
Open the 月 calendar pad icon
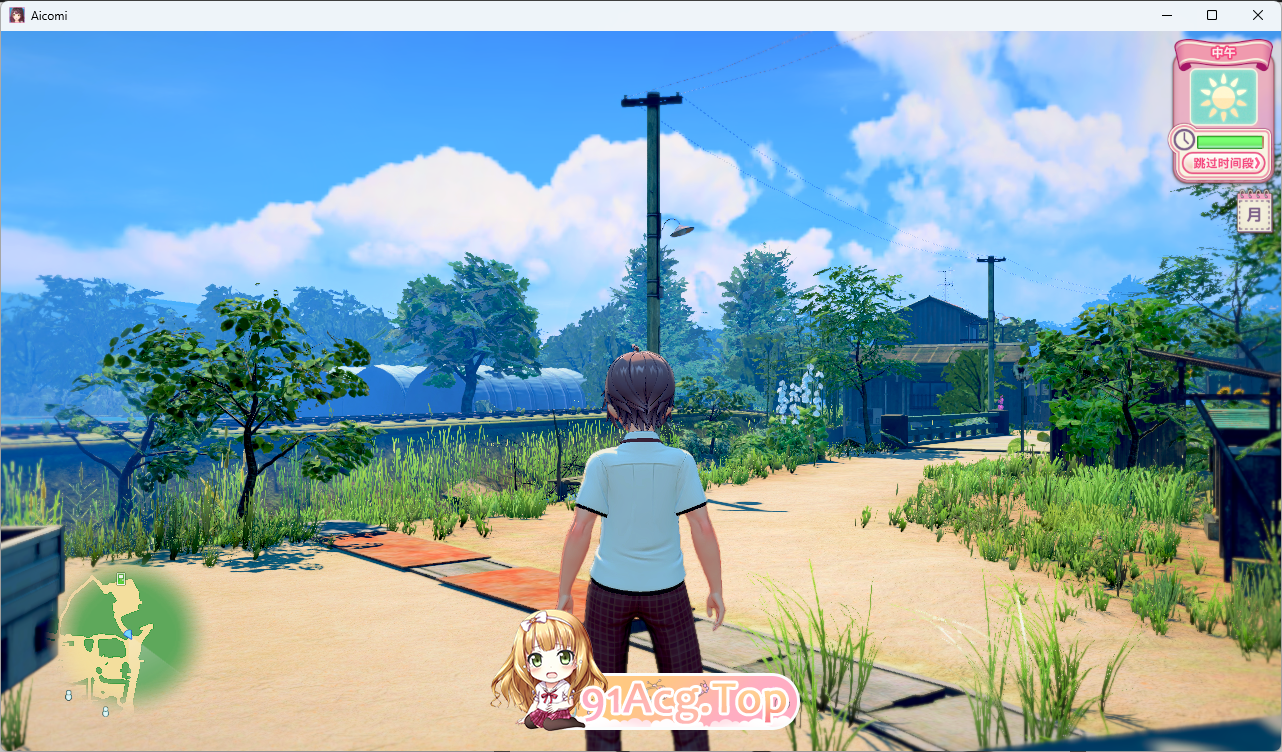(x=1255, y=210)
